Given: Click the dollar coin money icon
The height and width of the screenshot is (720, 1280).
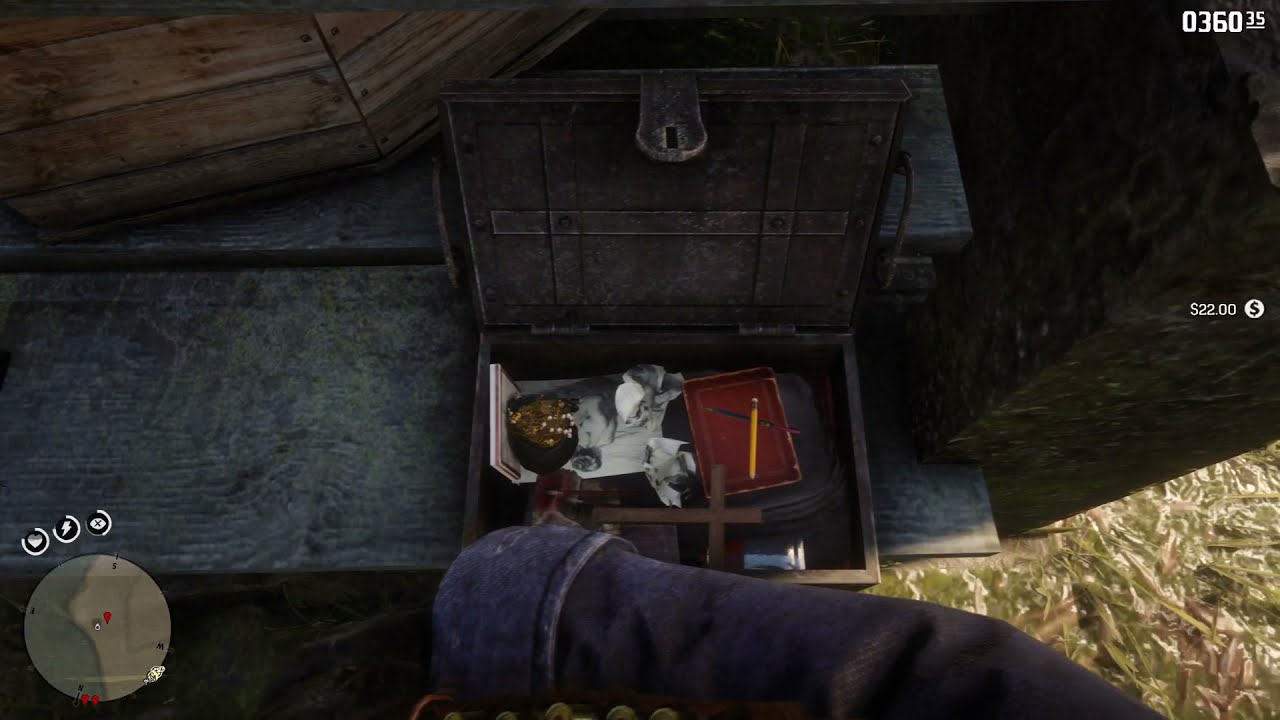Looking at the screenshot, I should click(x=1254, y=309).
